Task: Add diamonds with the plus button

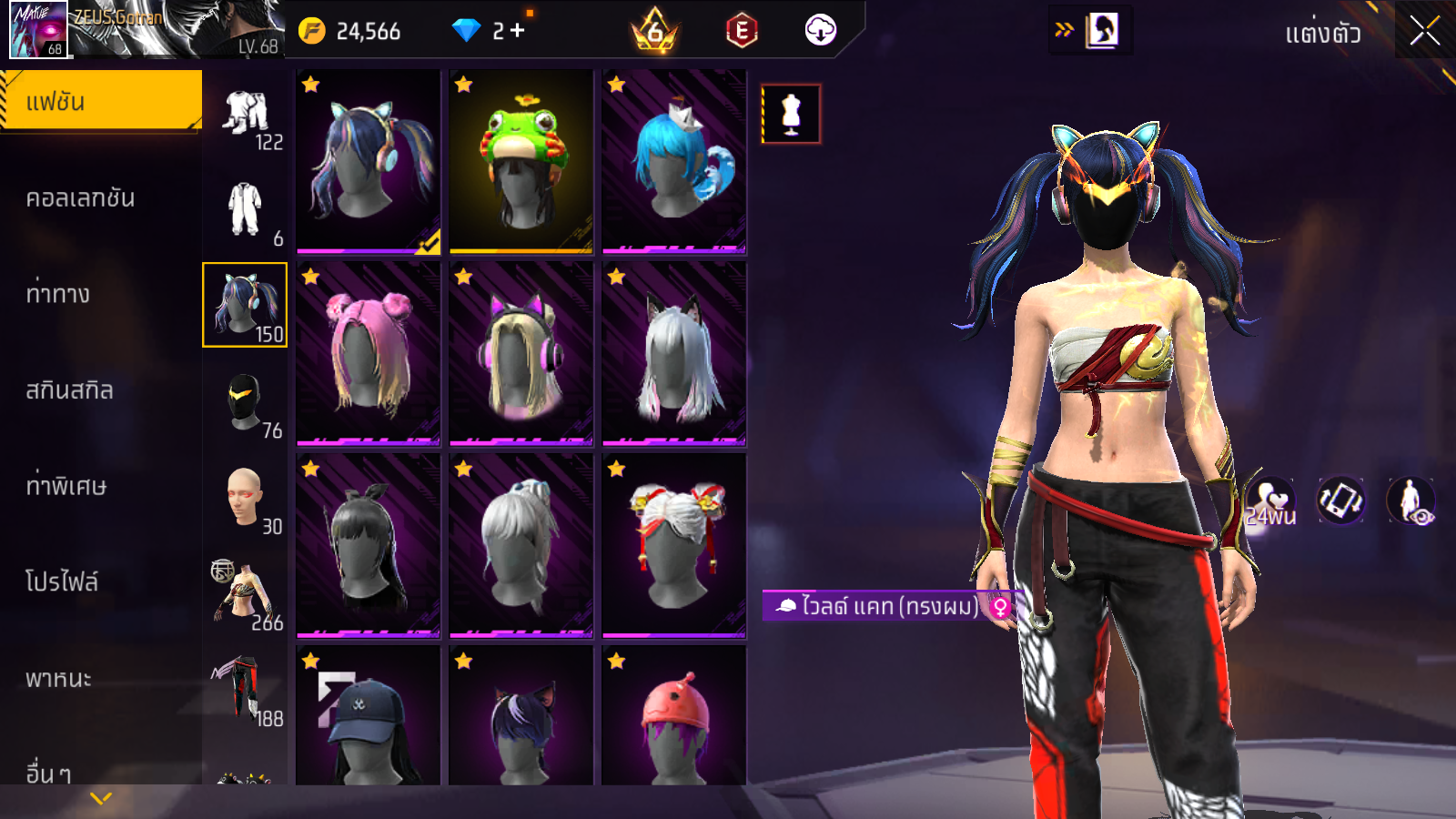Action: [x=518, y=31]
